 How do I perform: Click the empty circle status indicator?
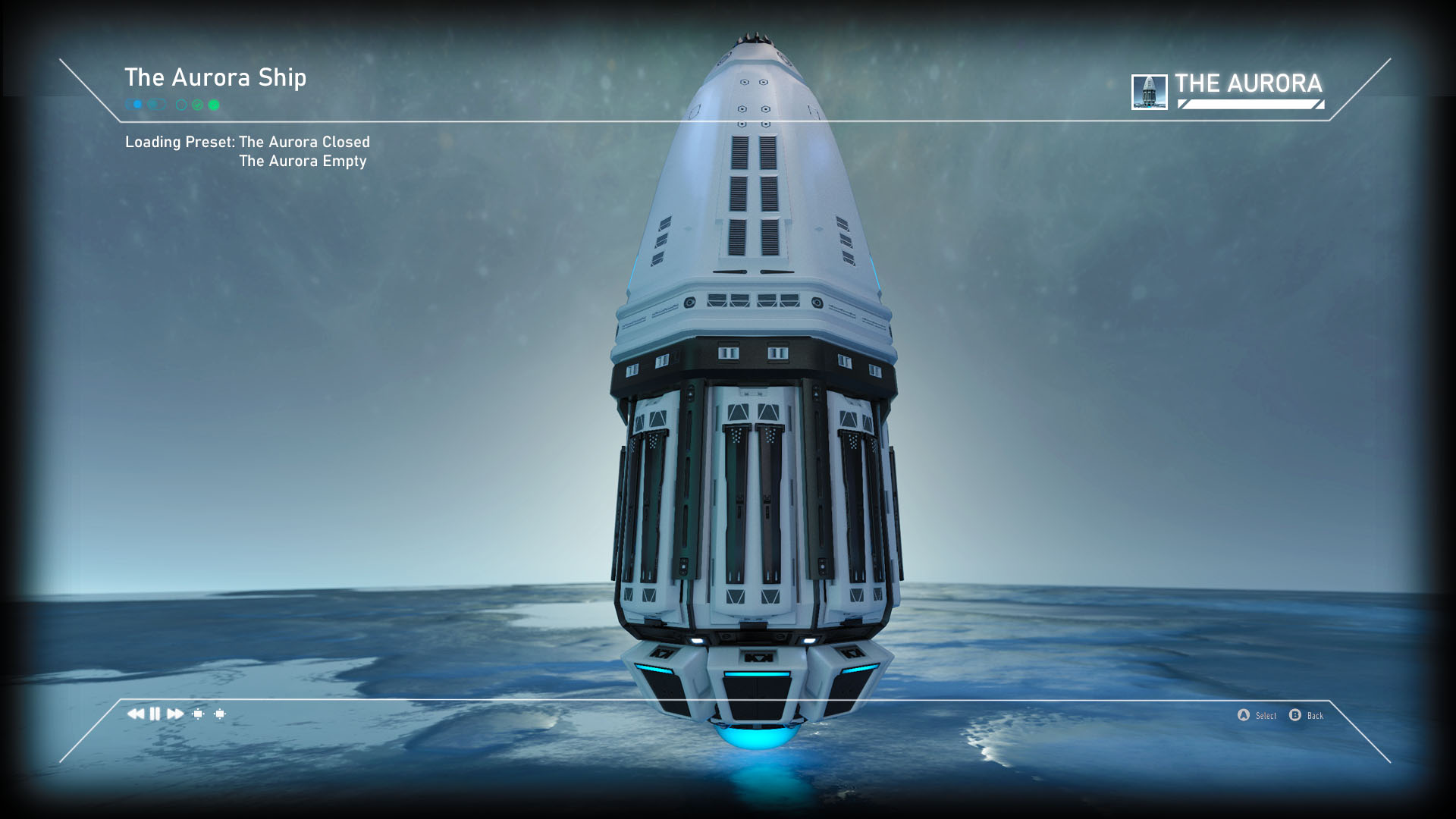coord(181,105)
